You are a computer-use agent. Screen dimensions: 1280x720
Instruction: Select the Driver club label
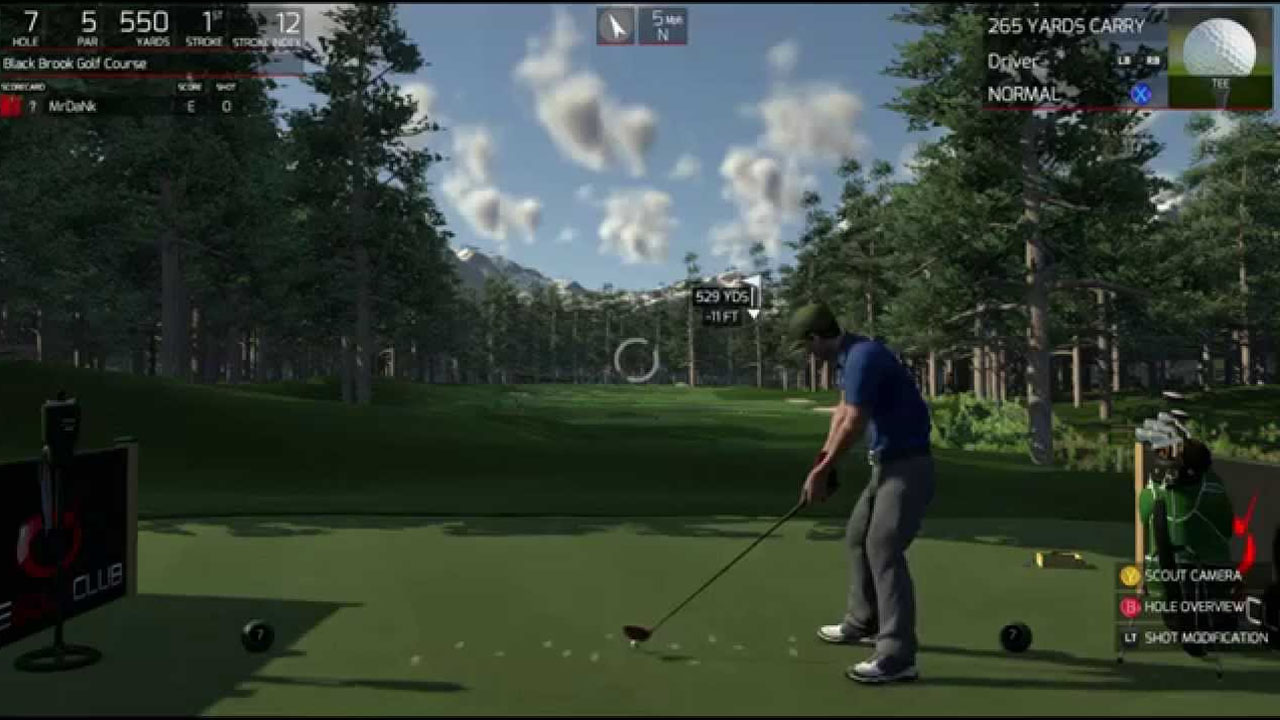(x=1012, y=61)
